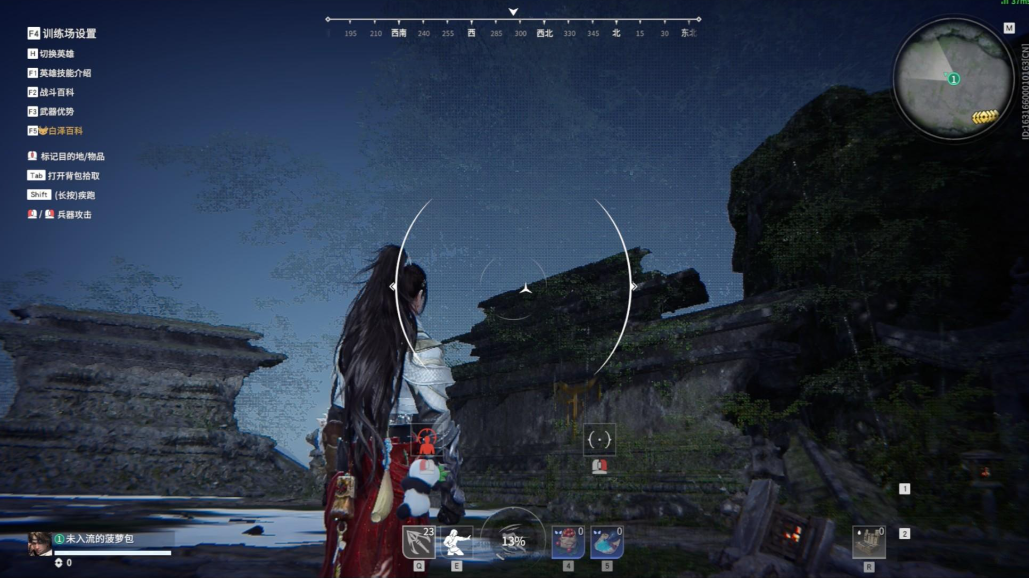The height and width of the screenshot is (578, 1029).
Task: Activate the white martial-stance hero skill
Action: 456,542
